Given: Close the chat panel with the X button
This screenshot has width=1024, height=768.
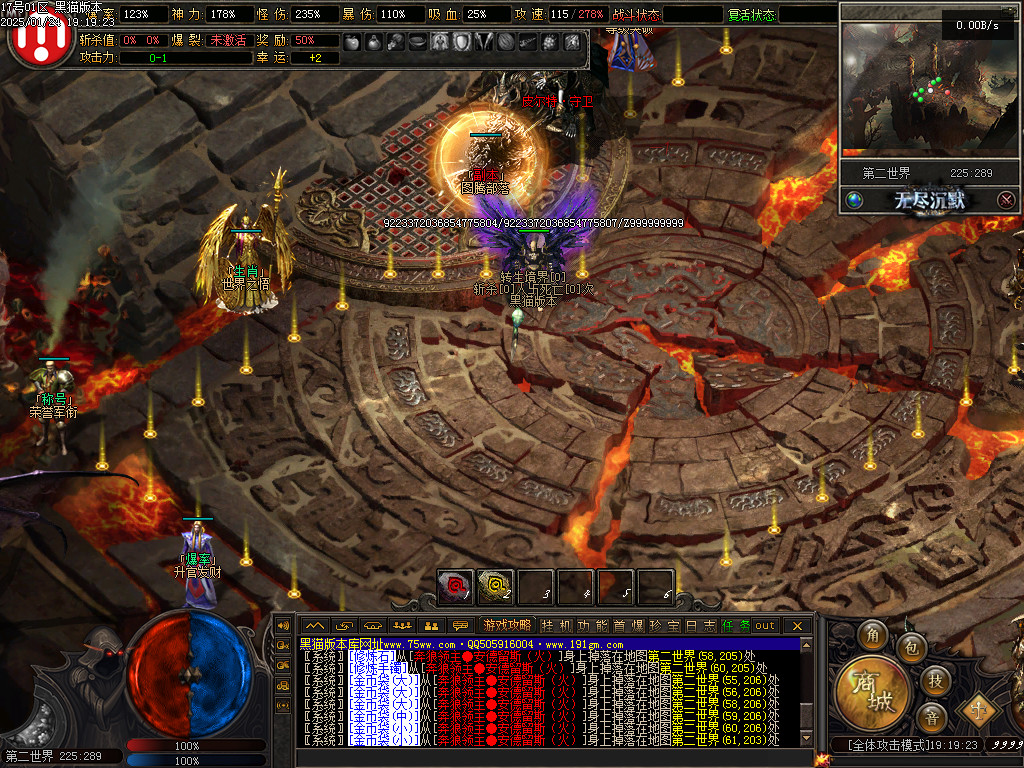Looking at the screenshot, I should (797, 625).
